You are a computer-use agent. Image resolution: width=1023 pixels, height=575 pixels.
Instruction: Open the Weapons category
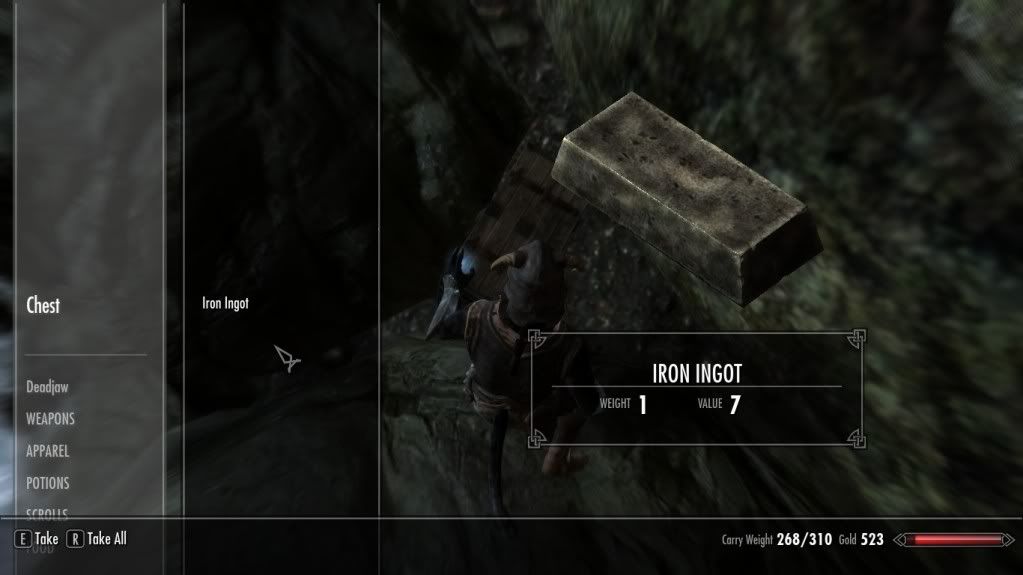[x=50, y=419]
